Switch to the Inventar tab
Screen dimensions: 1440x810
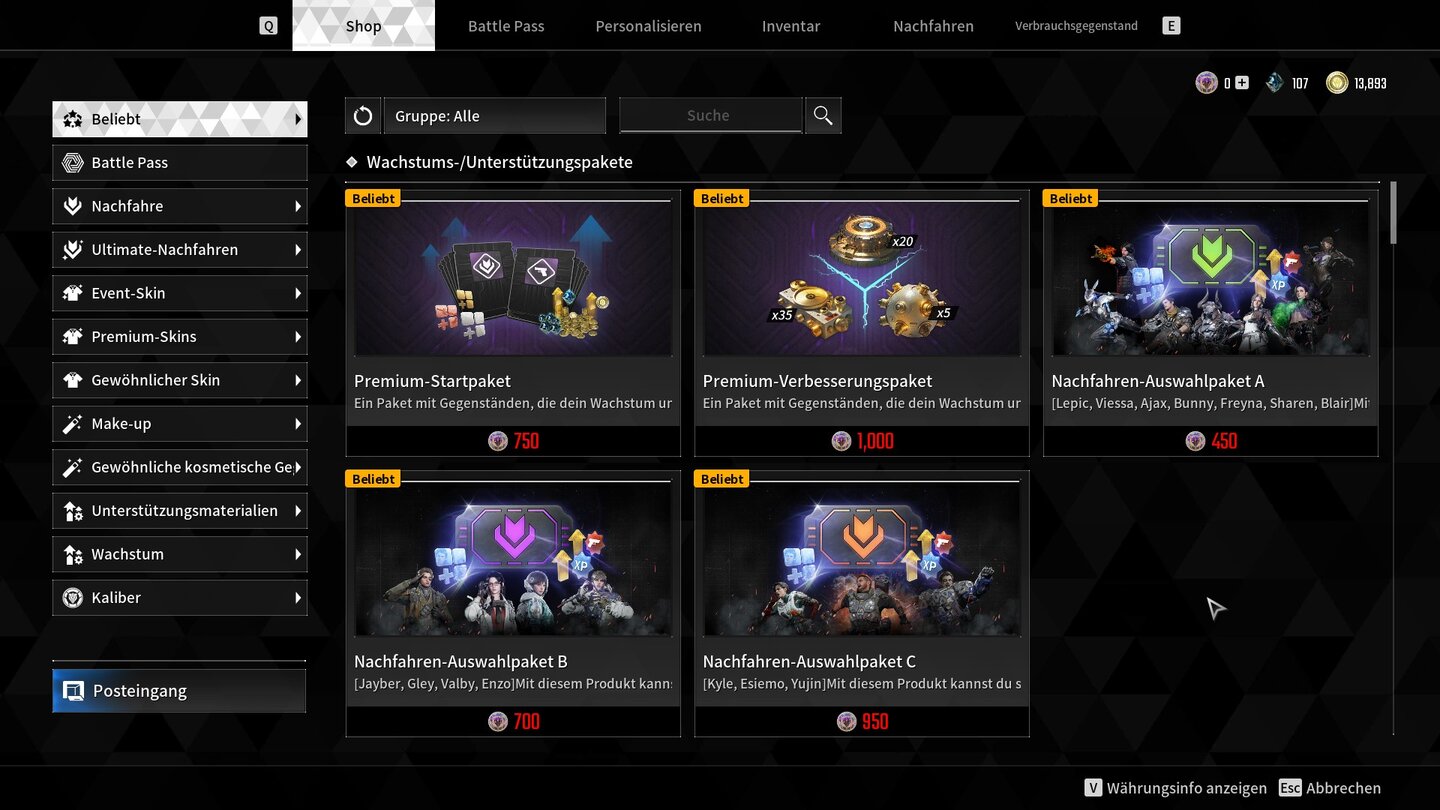coord(790,26)
